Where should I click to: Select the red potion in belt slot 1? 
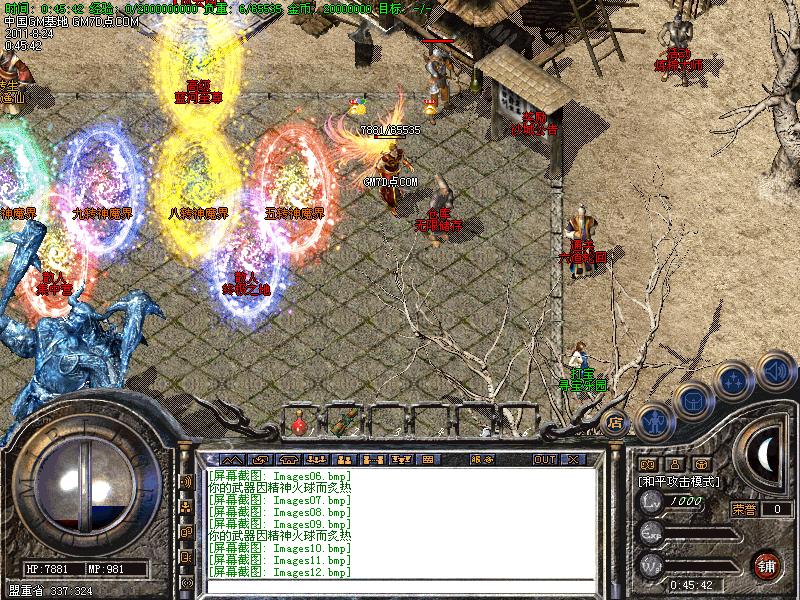pyautogui.click(x=299, y=425)
